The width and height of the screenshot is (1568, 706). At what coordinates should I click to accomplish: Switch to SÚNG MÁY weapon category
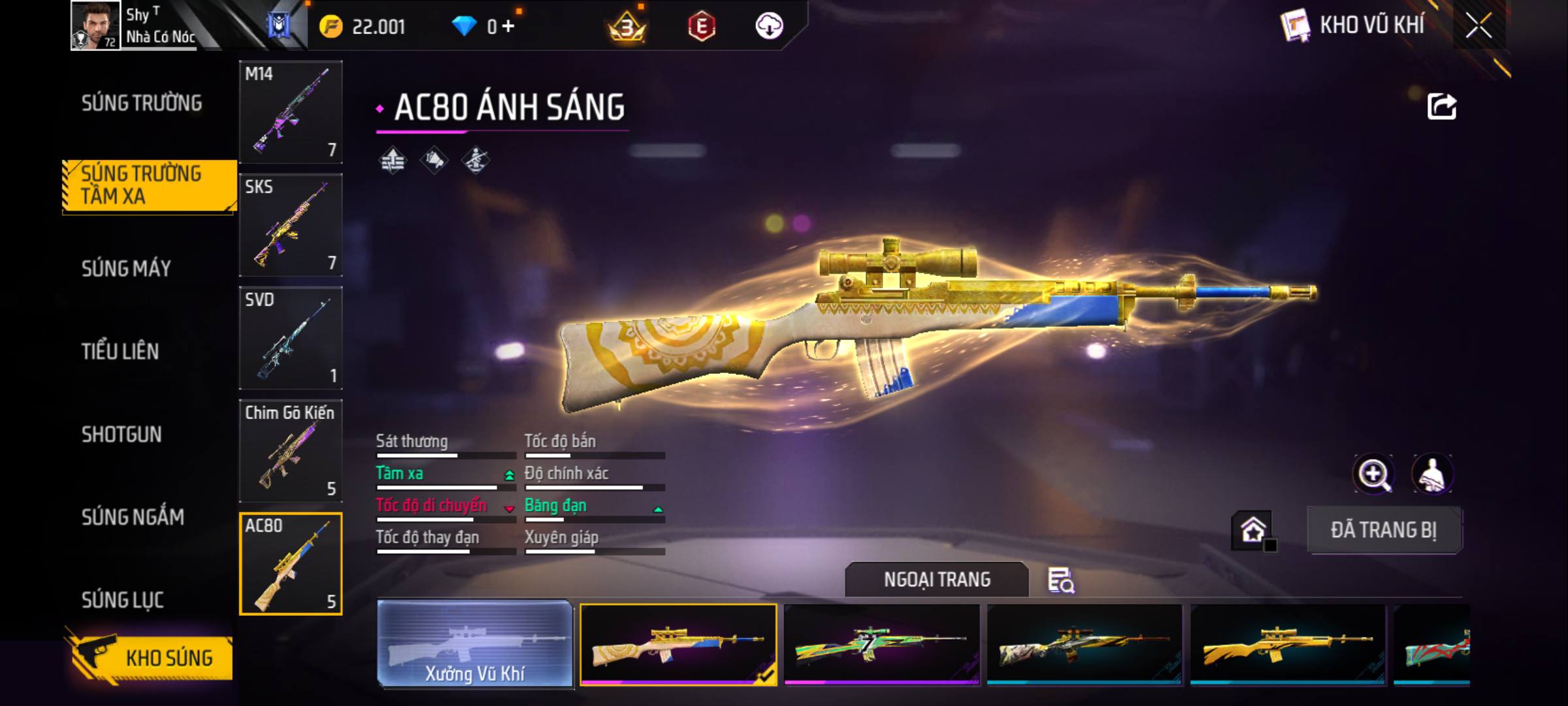126,269
